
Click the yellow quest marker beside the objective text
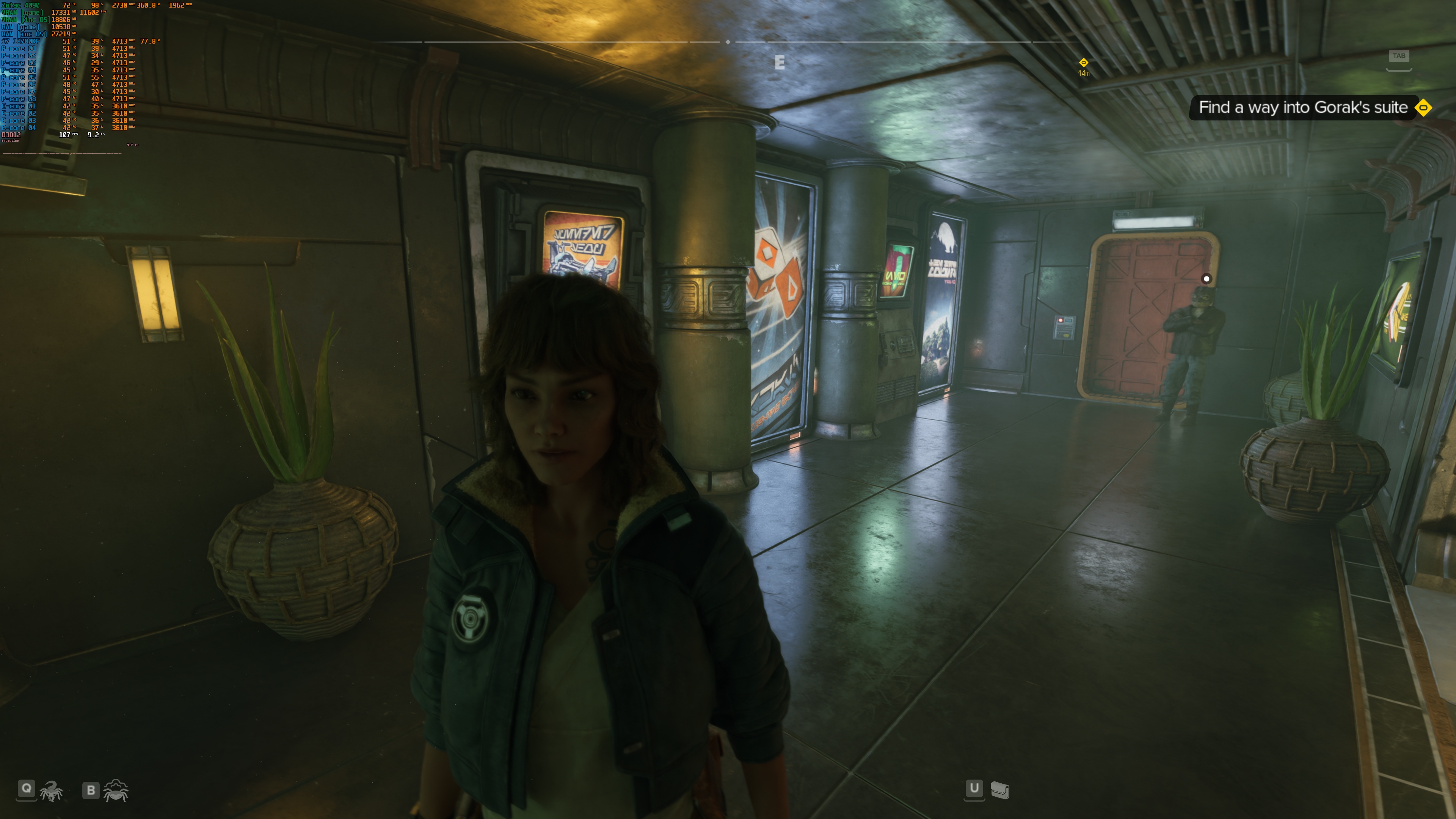click(x=1423, y=107)
